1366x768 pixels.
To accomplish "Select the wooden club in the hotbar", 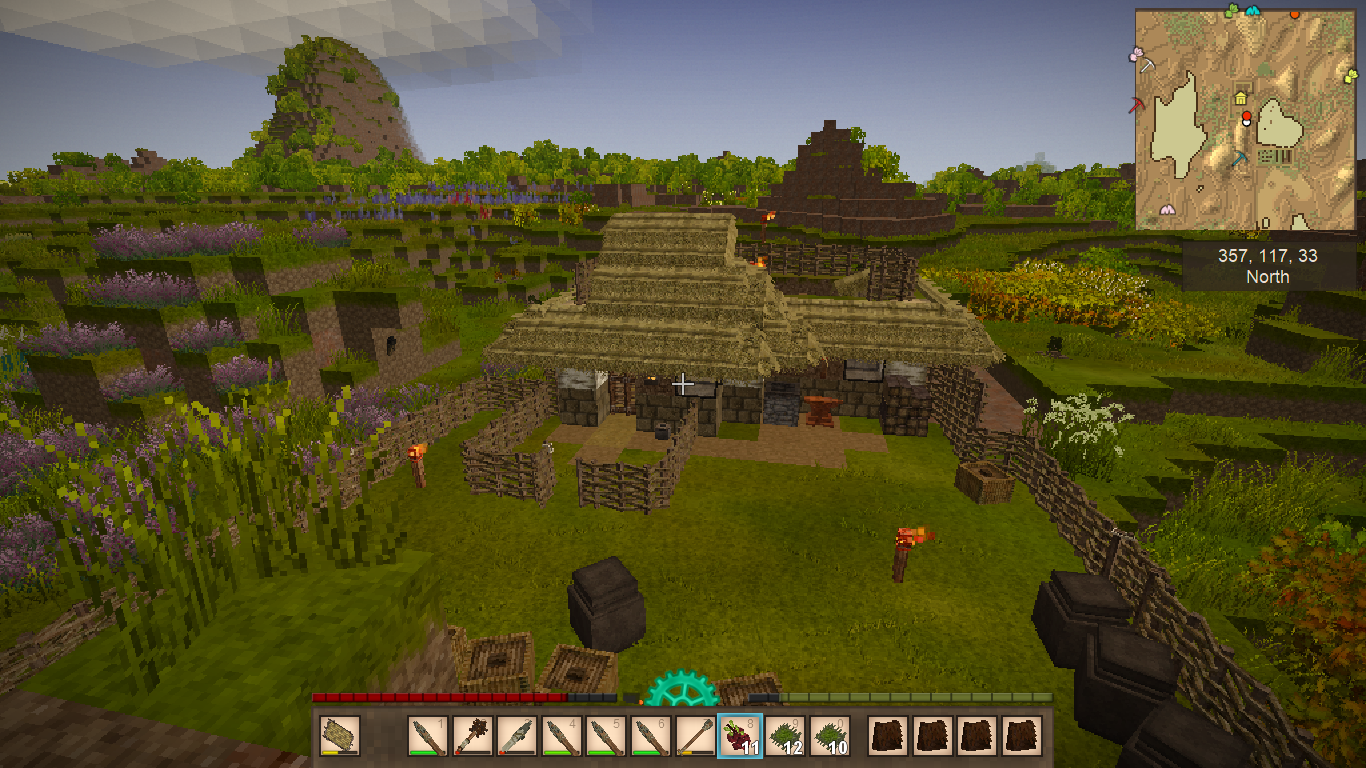I will tap(473, 737).
